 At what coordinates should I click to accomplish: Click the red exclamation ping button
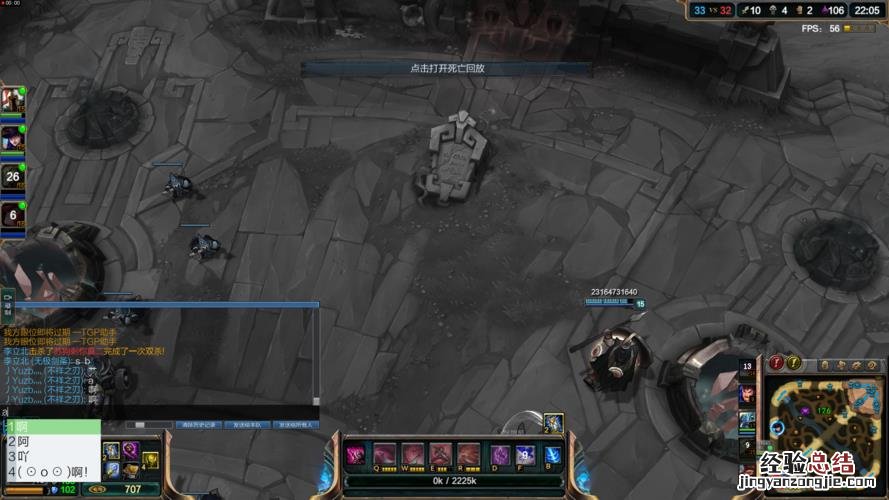[x=775, y=363]
